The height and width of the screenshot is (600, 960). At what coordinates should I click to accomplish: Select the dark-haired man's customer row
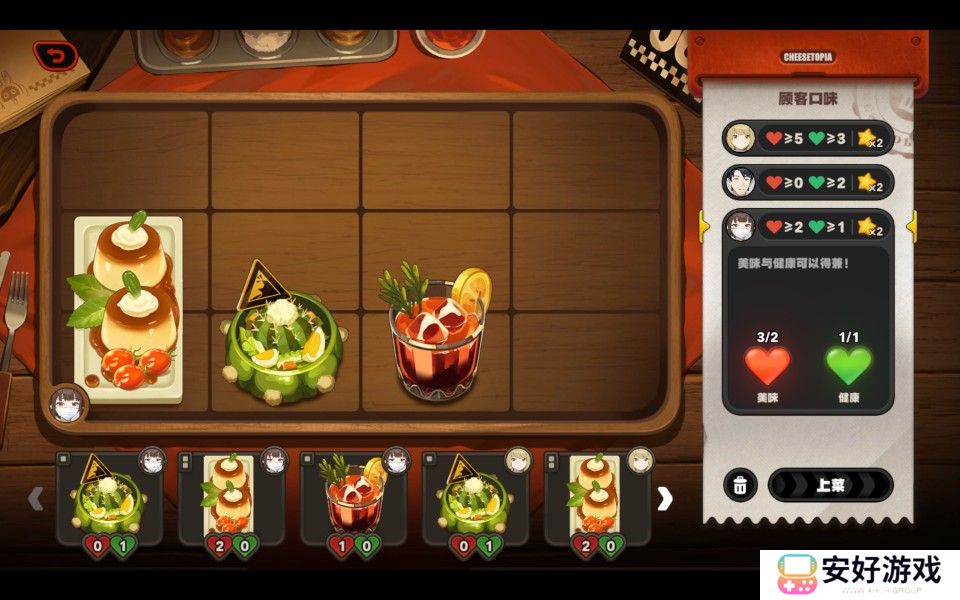[x=806, y=182]
